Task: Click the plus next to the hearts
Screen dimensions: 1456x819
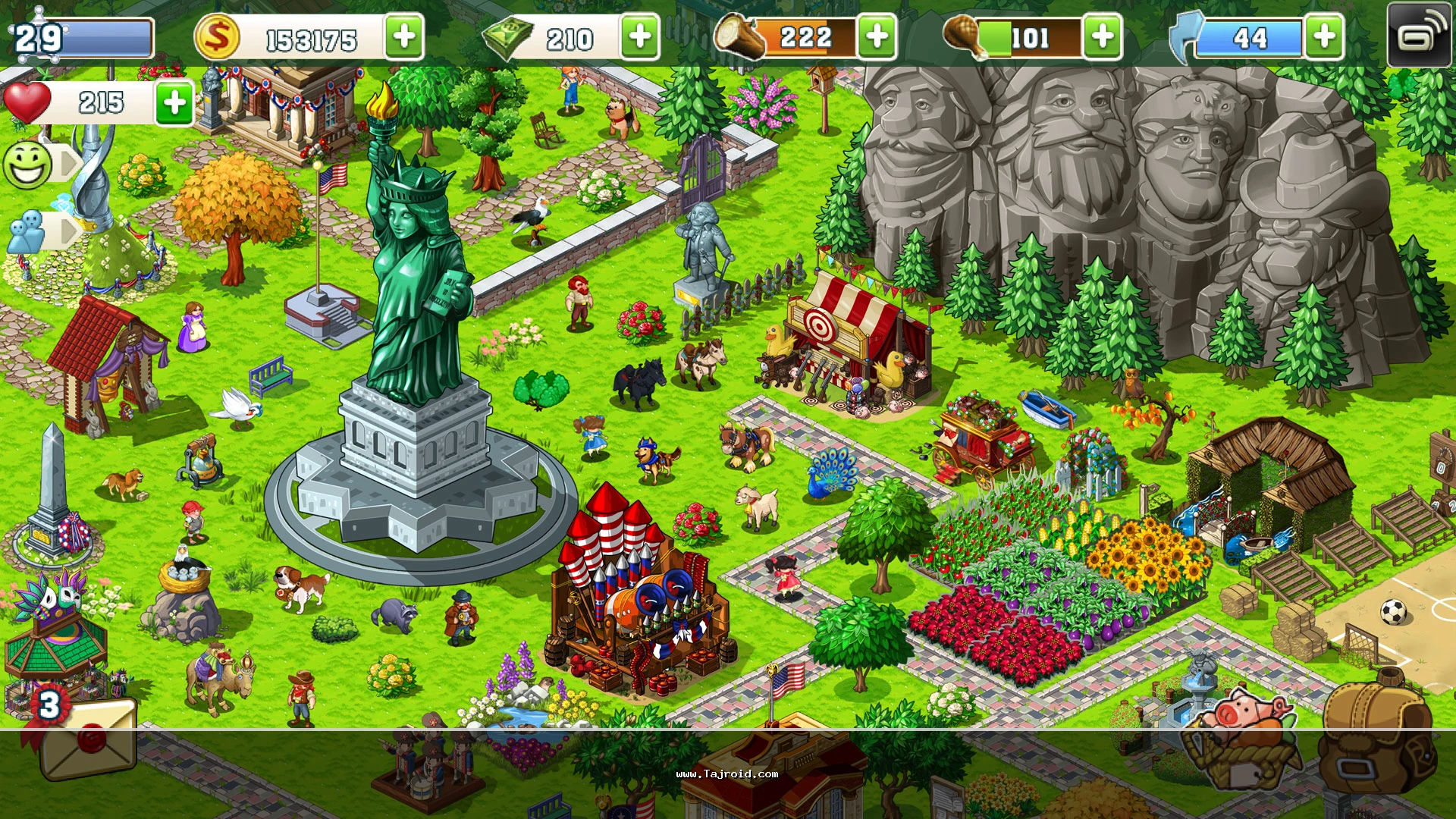Action: pyautogui.click(x=175, y=102)
